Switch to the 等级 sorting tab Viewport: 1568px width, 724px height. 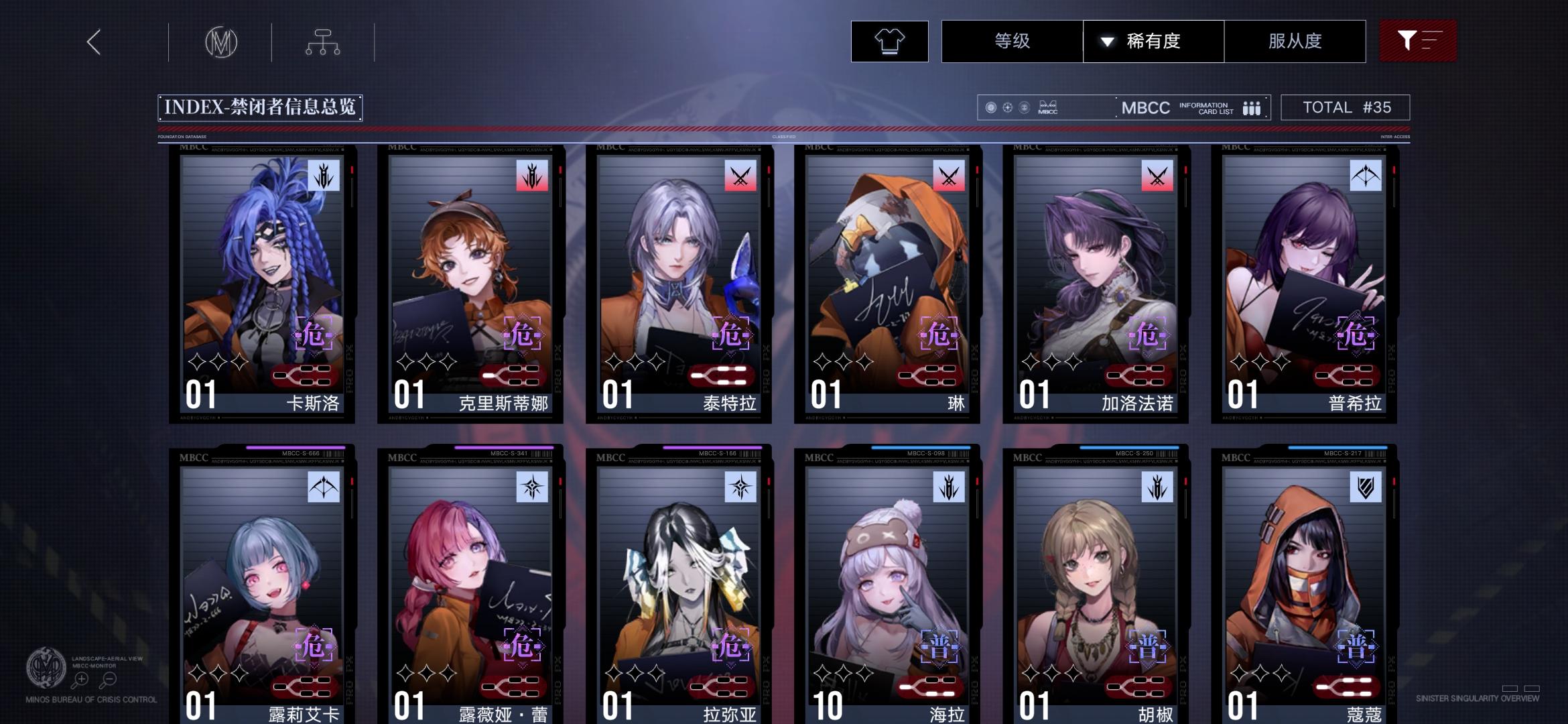pyautogui.click(x=1011, y=41)
